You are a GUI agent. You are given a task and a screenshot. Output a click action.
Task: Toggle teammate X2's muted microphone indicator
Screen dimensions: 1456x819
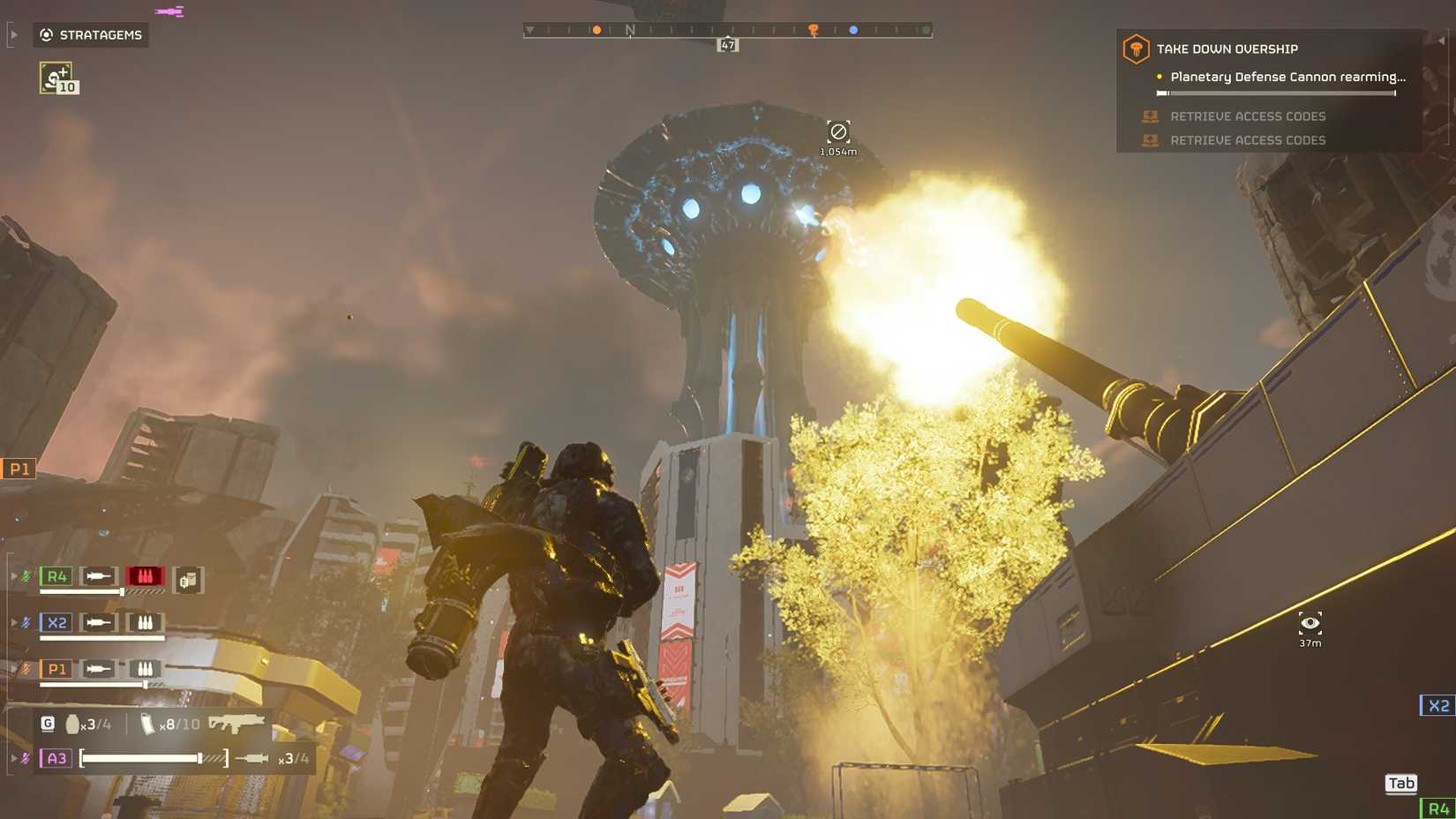tap(26, 621)
